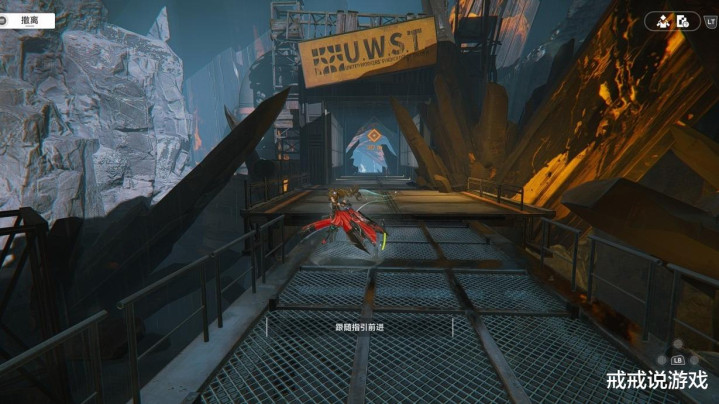719x404 pixels.
Task: Open the character icon in the top-right pill
Action: [x=663, y=20]
